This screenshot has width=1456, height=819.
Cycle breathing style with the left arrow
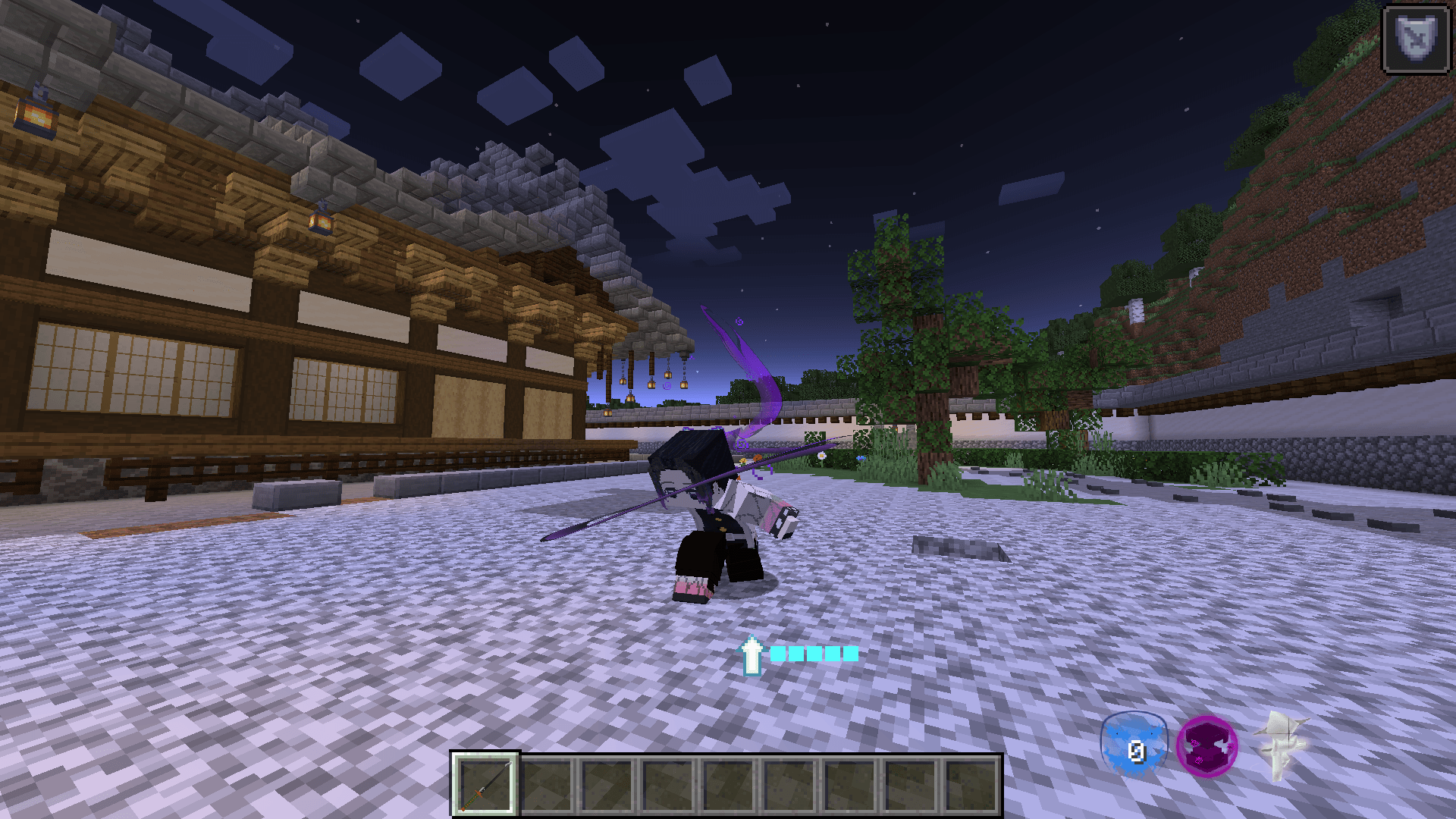(1117, 733)
